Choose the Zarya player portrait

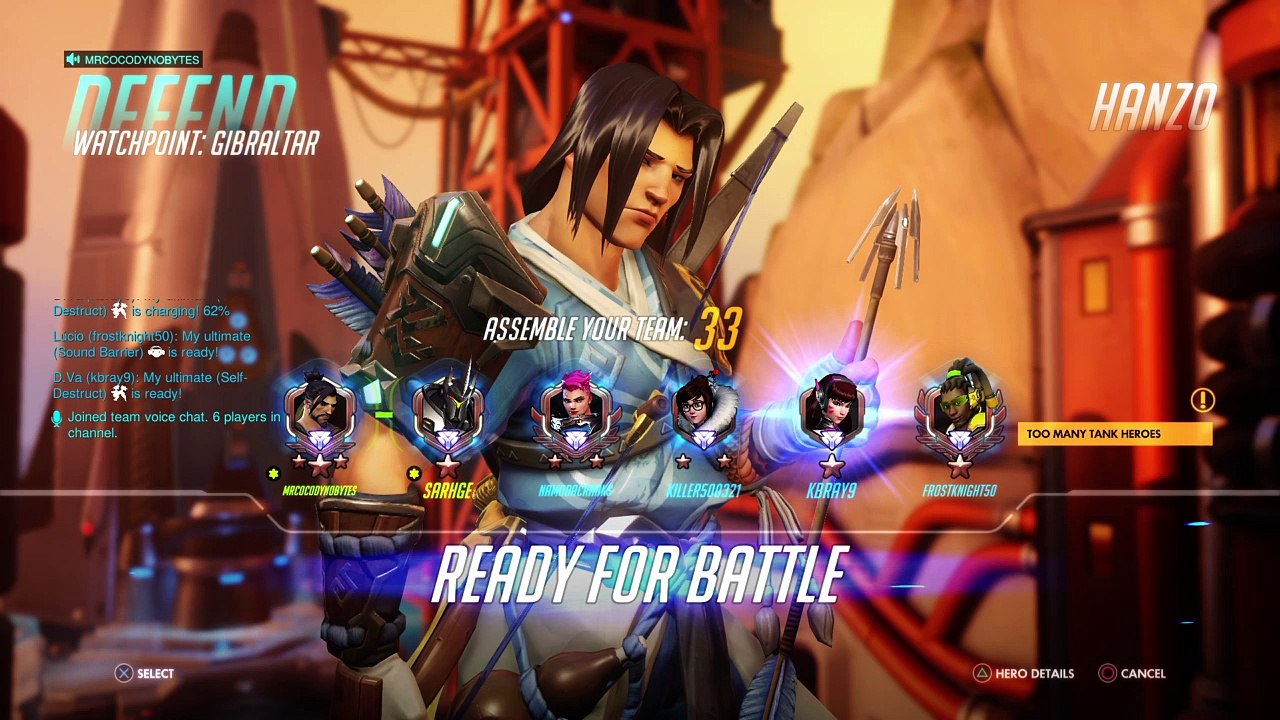575,412
